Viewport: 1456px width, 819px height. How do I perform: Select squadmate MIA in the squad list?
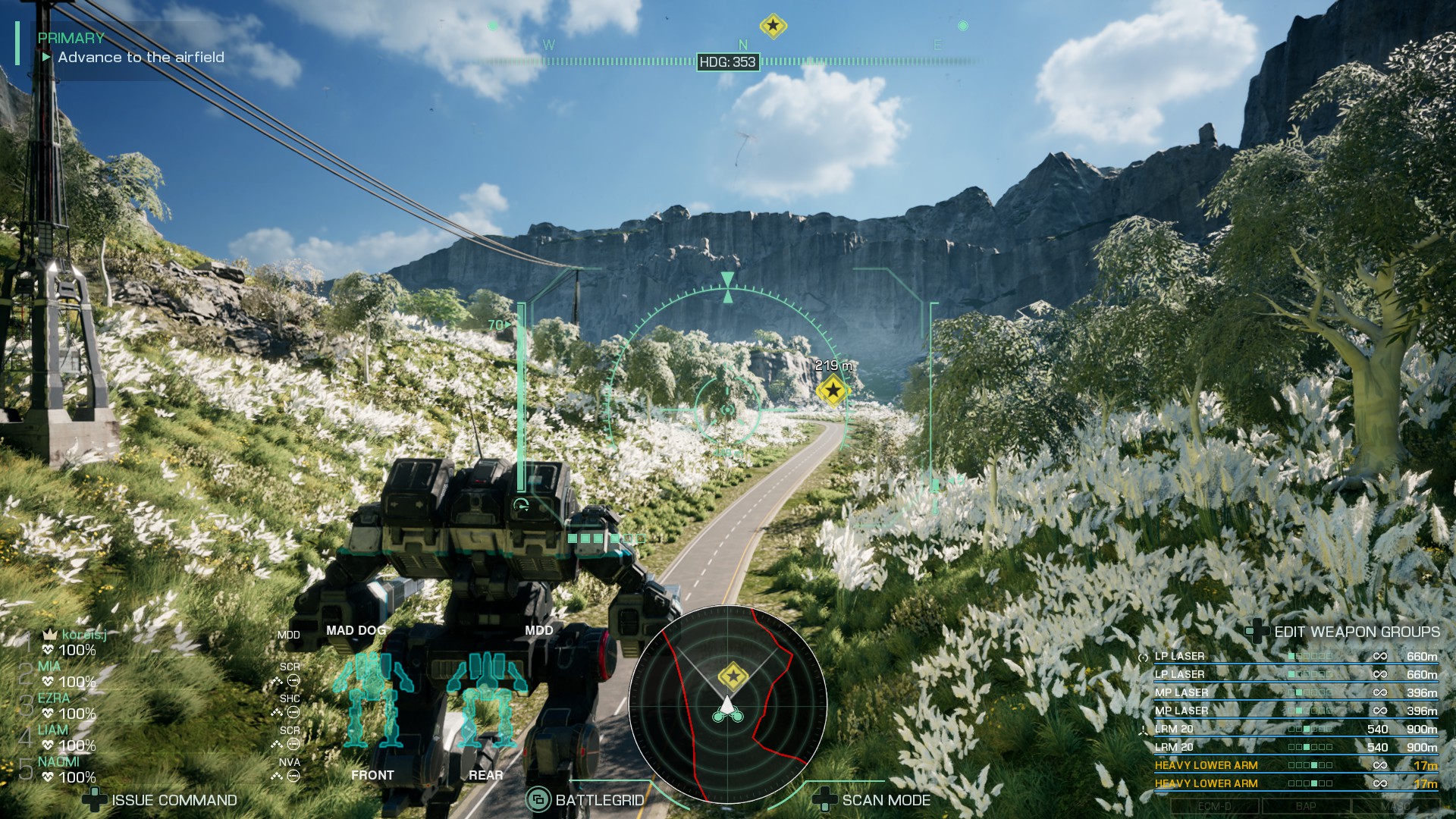point(50,667)
